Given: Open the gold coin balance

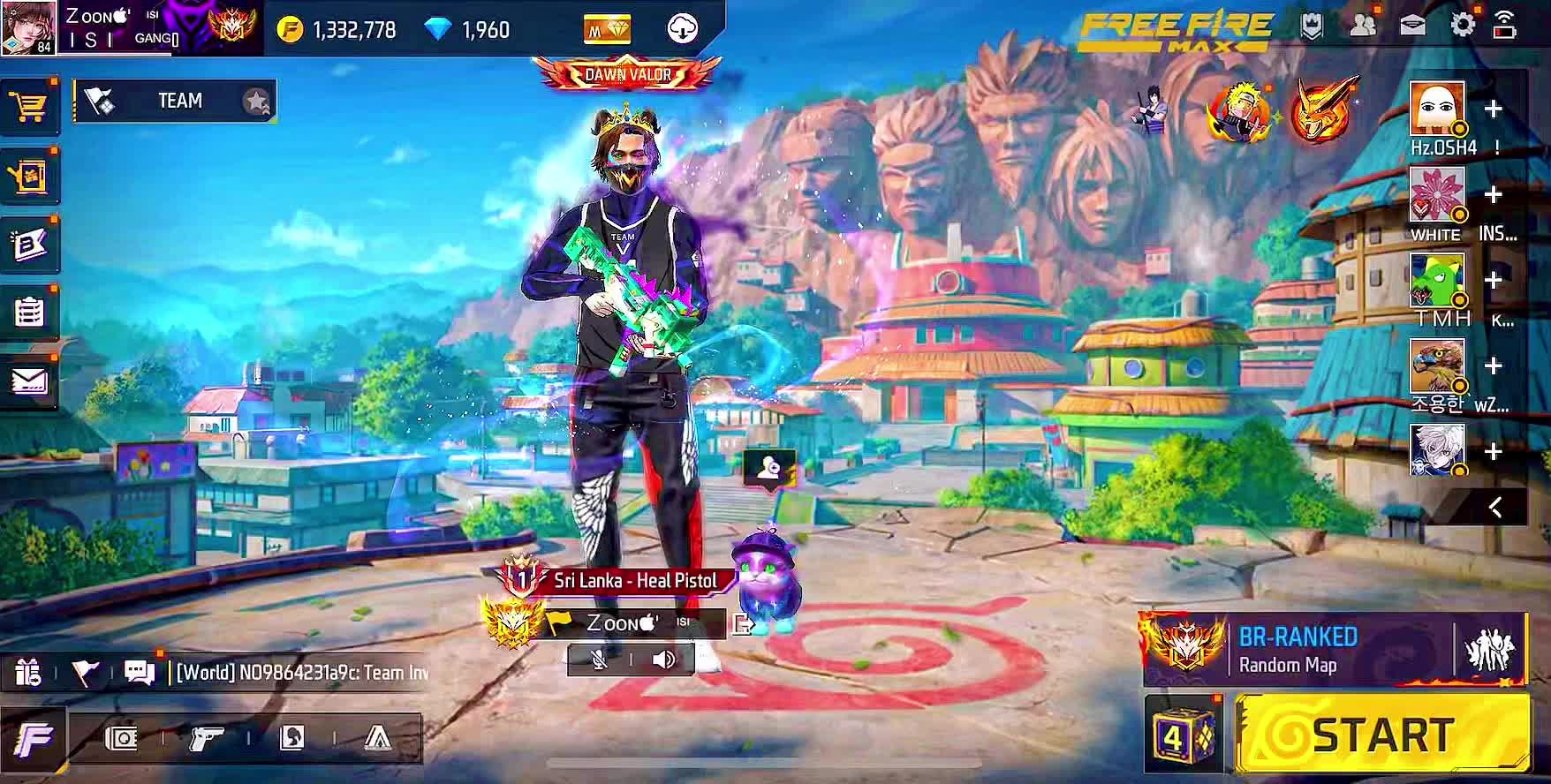Looking at the screenshot, I should coord(337,30).
